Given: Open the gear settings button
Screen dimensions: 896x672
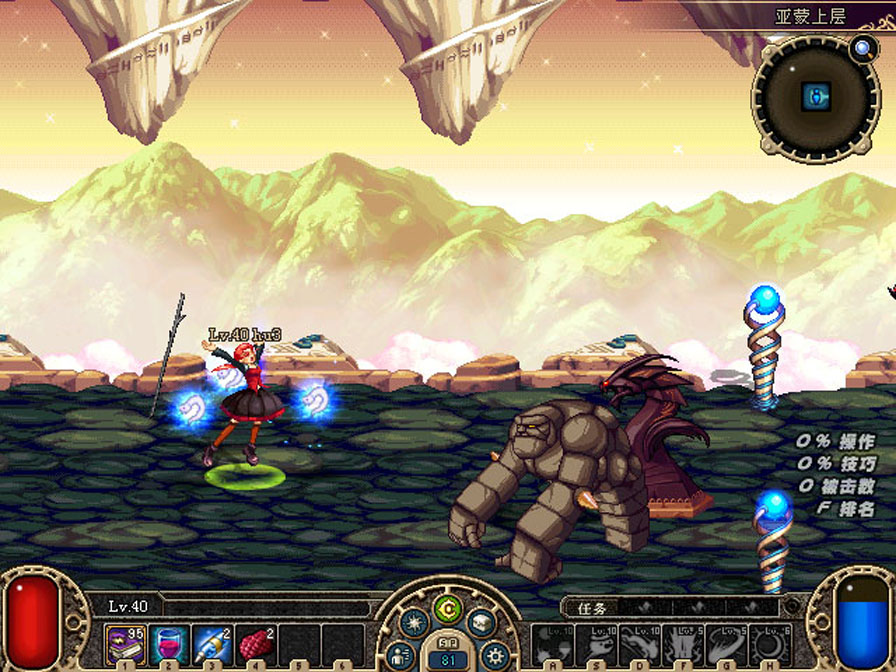Looking at the screenshot, I should click(492, 655).
